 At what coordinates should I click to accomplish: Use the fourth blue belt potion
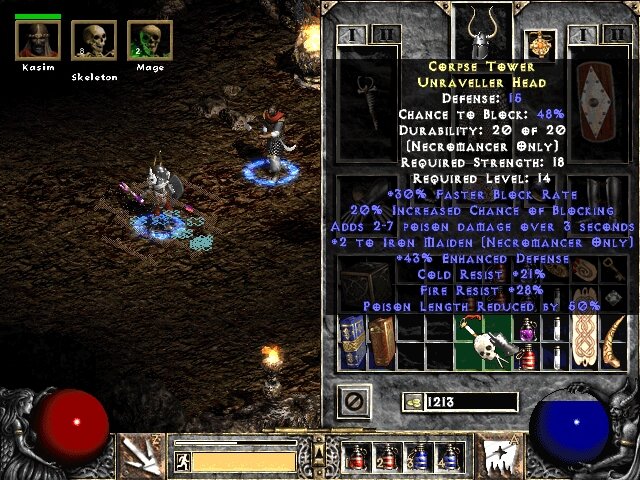click(x=453, y=458)
